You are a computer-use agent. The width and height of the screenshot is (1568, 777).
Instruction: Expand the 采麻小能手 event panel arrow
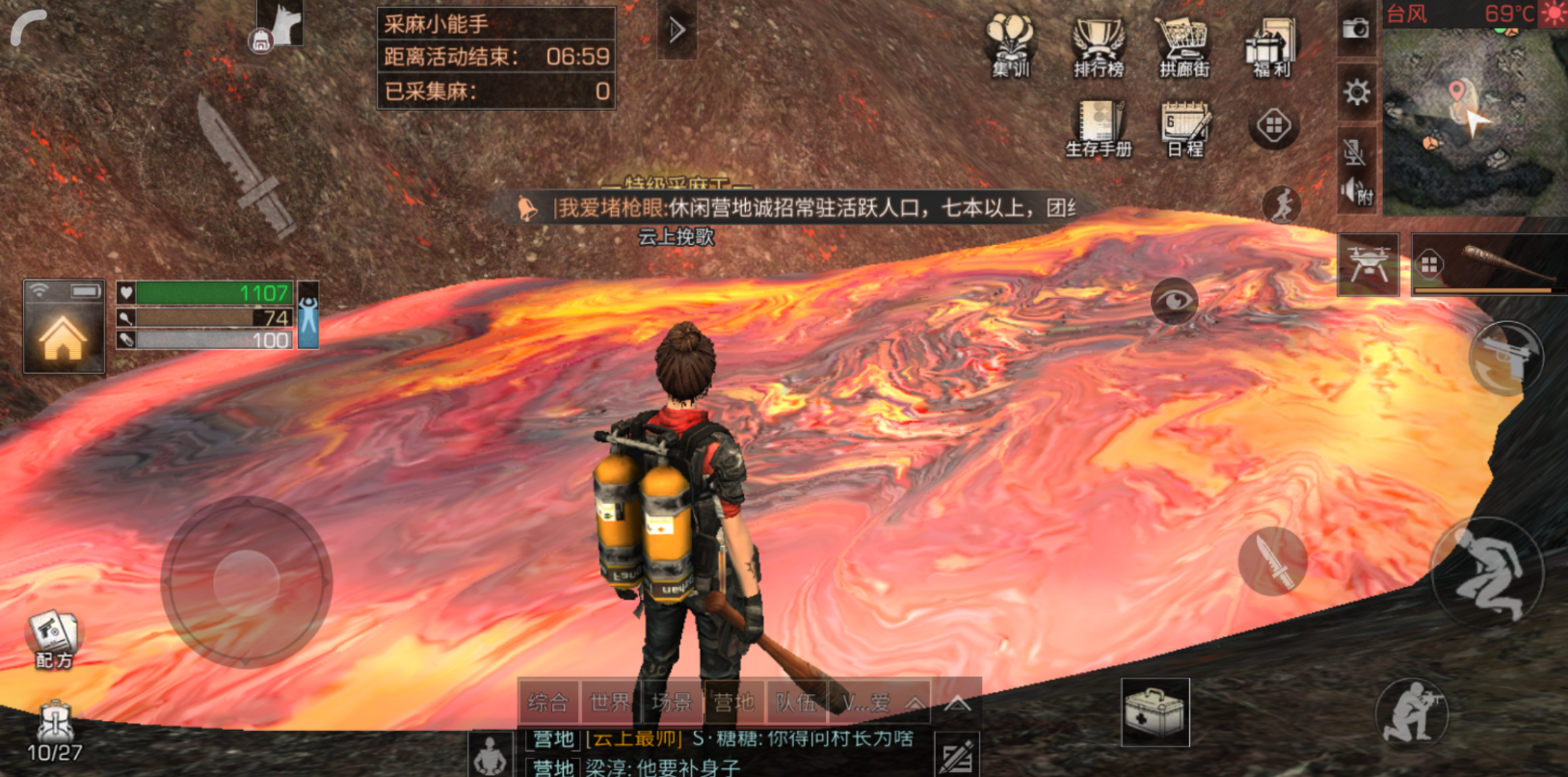click(678, 30)
